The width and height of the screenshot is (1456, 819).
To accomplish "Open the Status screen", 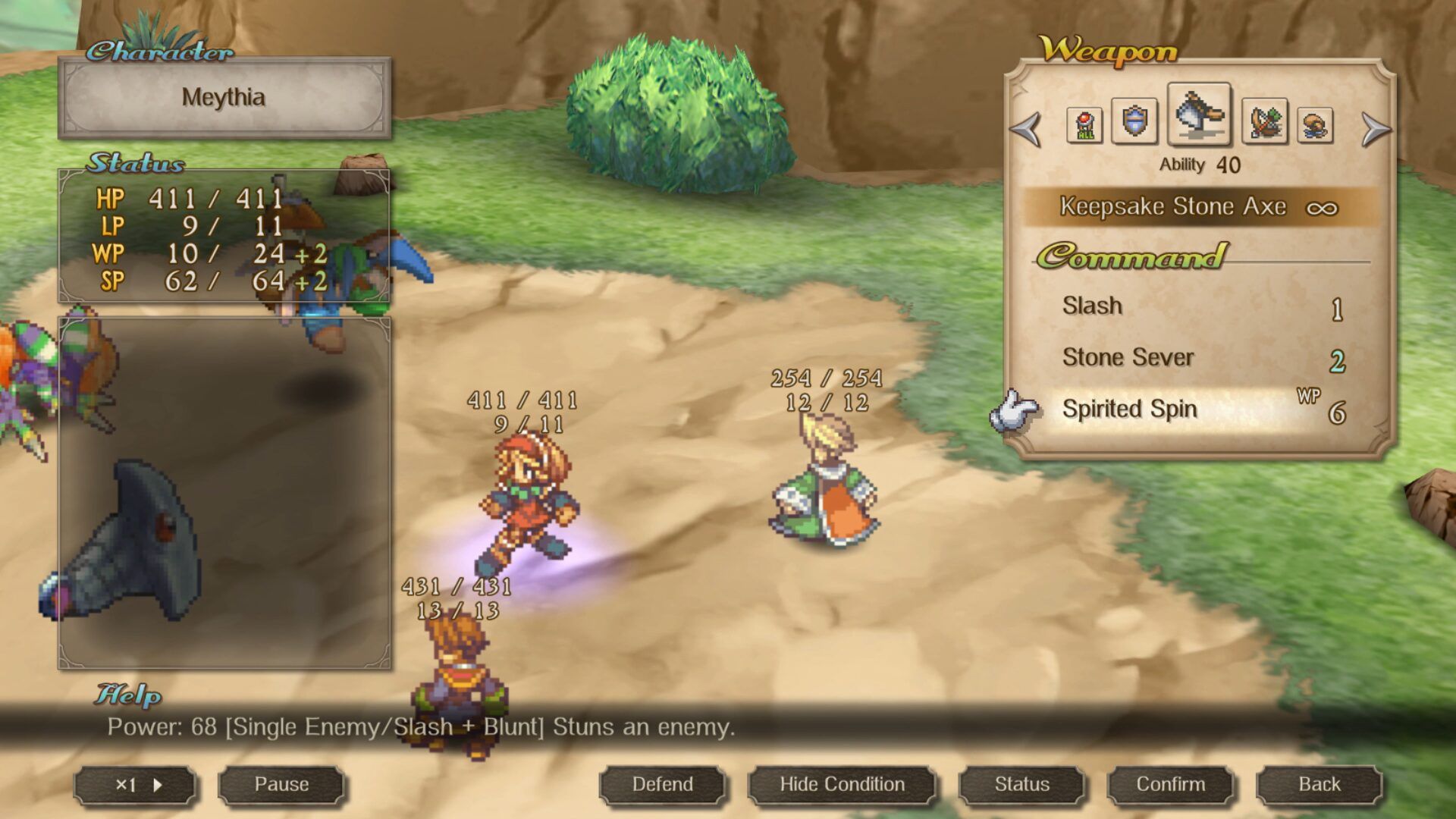I will pyautogui.click(x=1021, y=785).
